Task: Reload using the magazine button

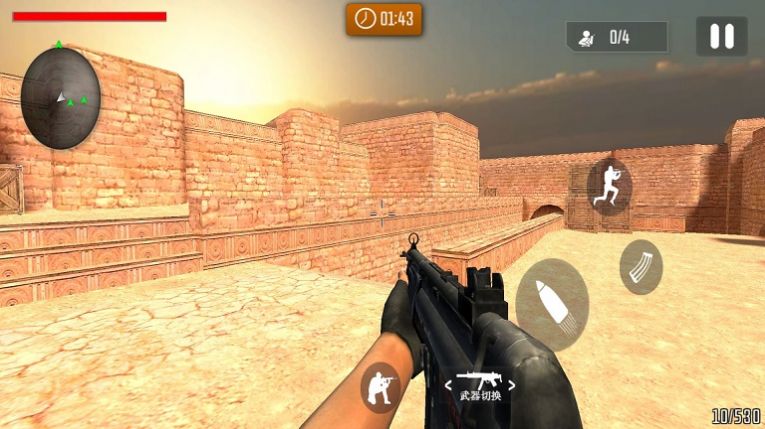Action: pos(640,267)
